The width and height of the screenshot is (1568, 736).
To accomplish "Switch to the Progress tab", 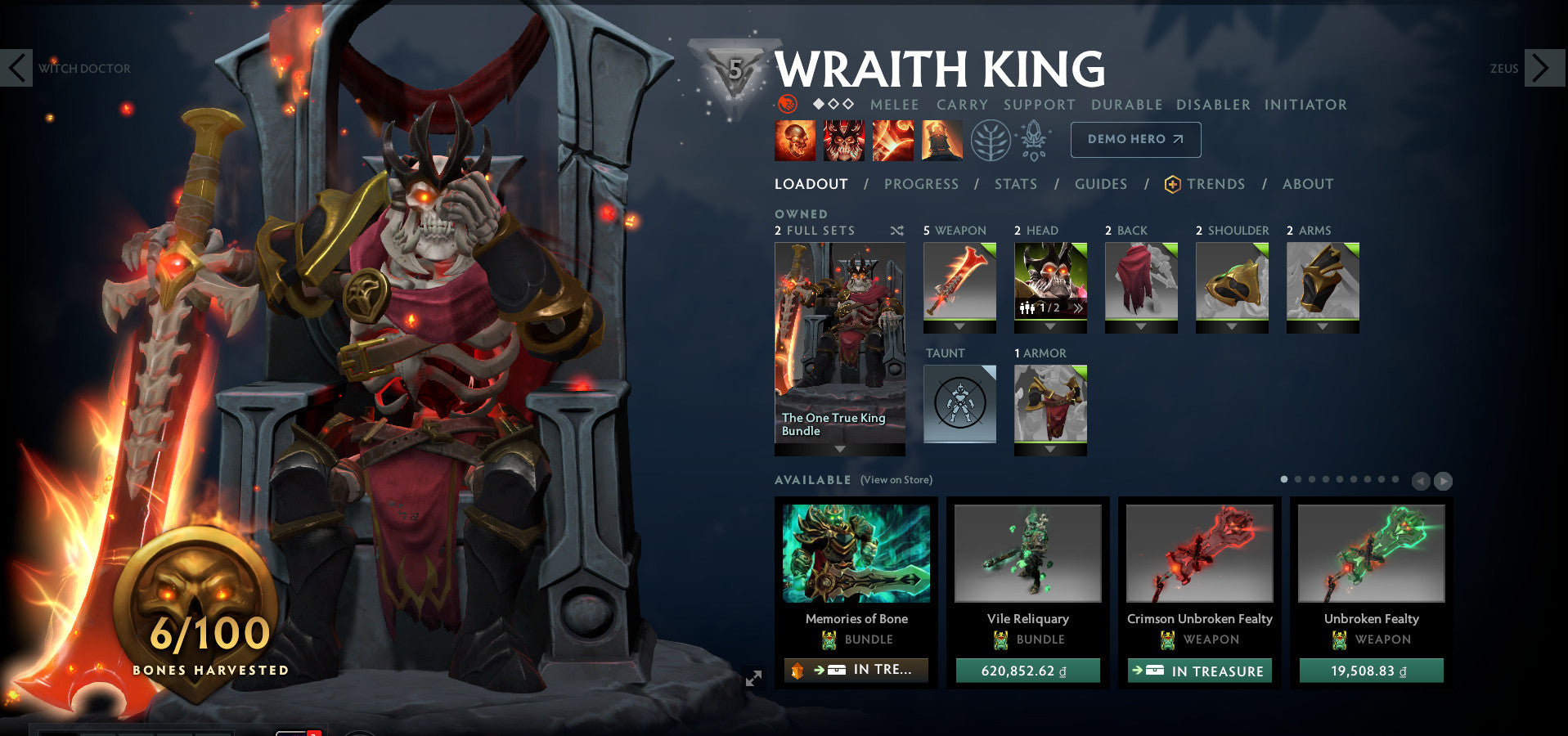I will pyautogui.click(x=921, y=184).
